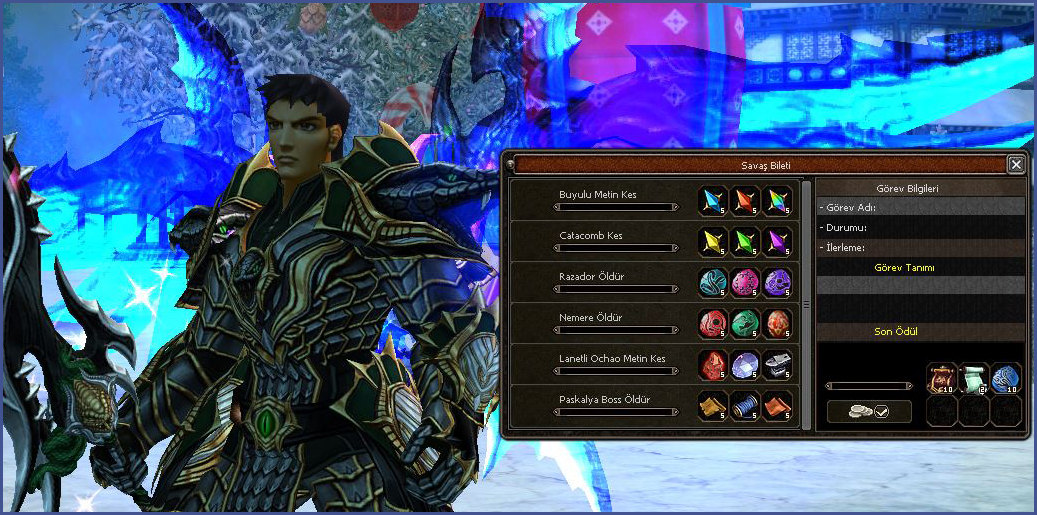The image size is (1037, 515).
Task: Close the Savaş Bileti window
Action: pyautogui.click(x=1016, y=165)
